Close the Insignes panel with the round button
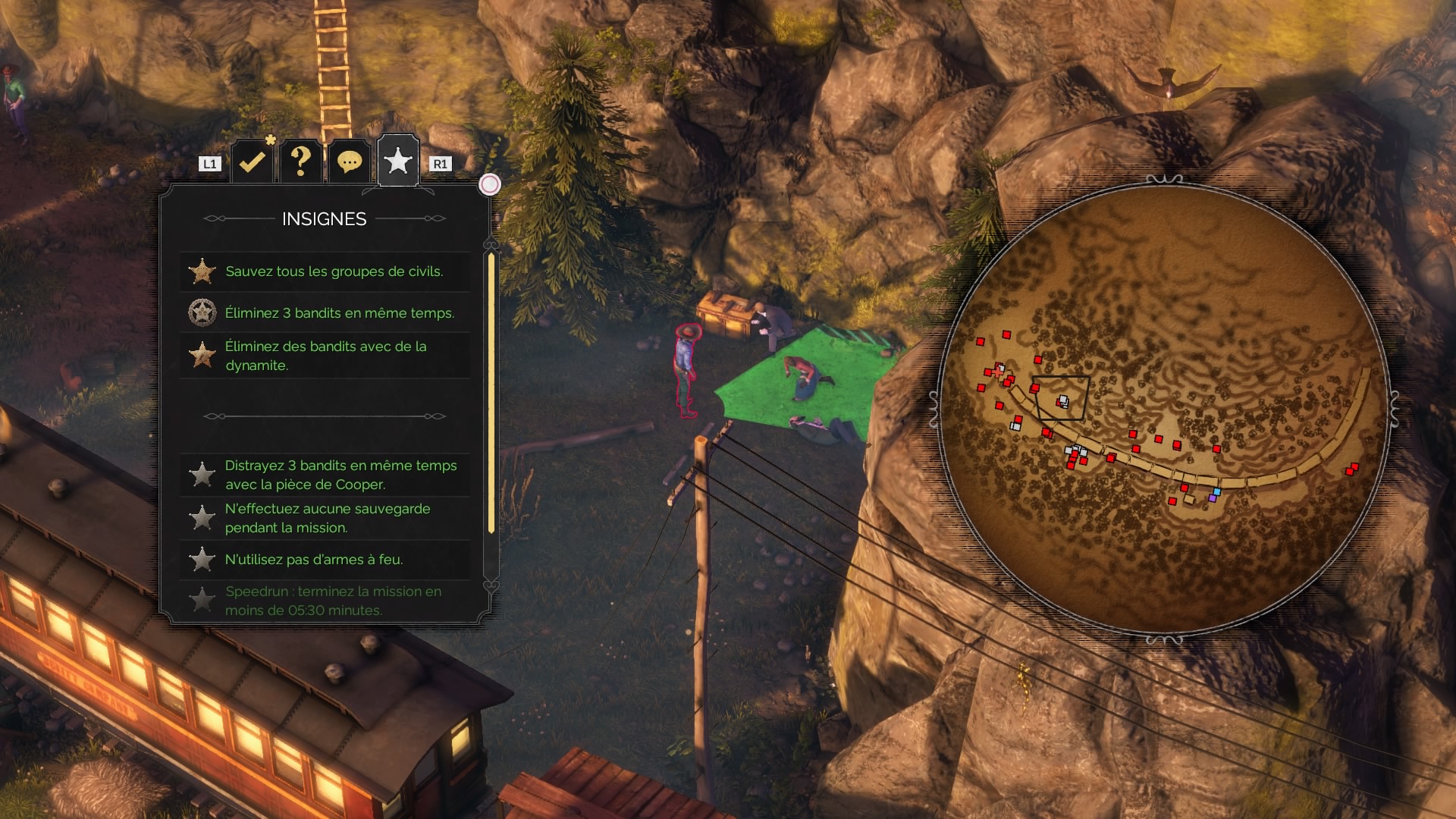Viewport: 1456px width, 819px height. pyautogui.click(x=490, y=184)
